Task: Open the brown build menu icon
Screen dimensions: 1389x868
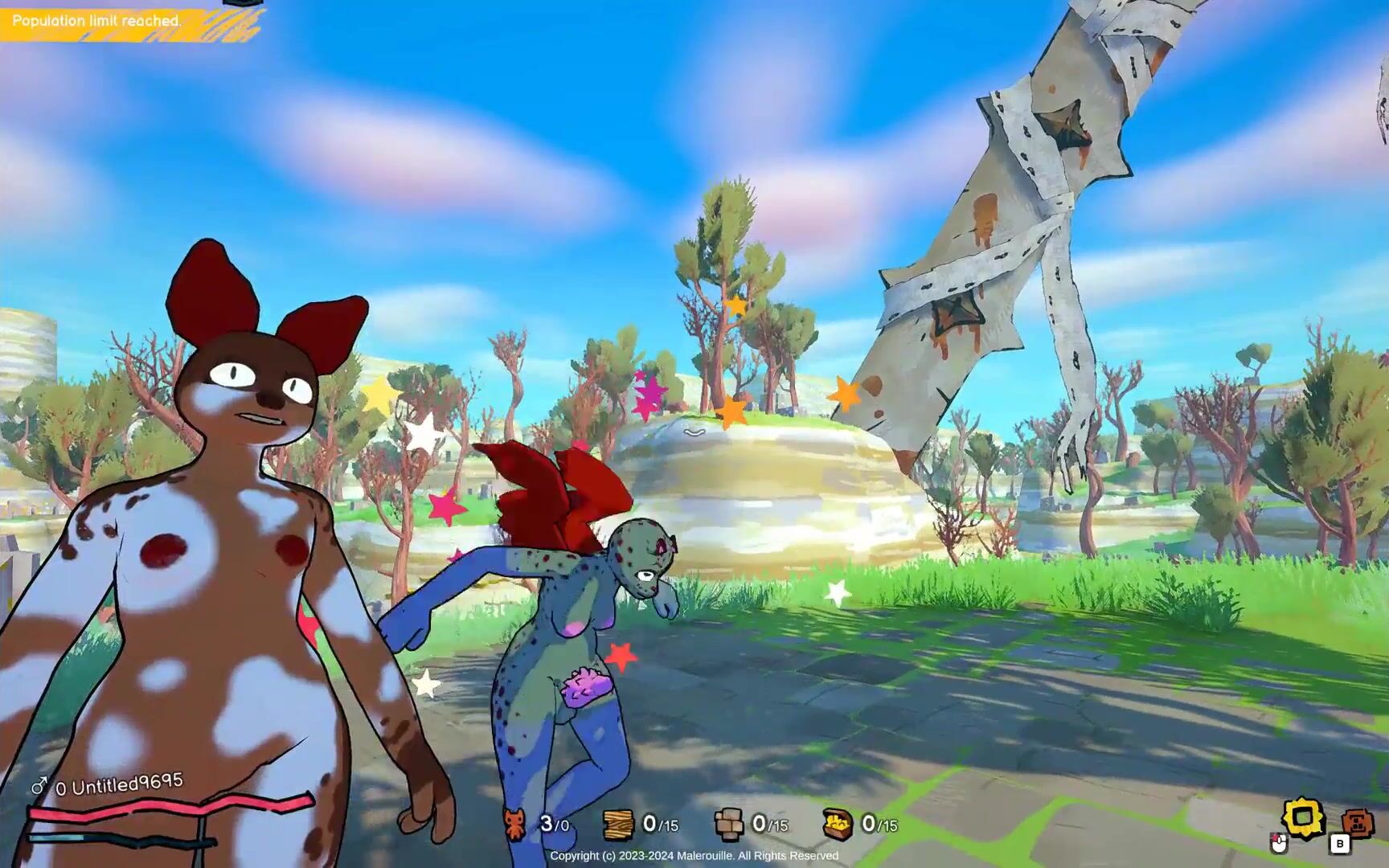Action: (x=1357, y=823)
